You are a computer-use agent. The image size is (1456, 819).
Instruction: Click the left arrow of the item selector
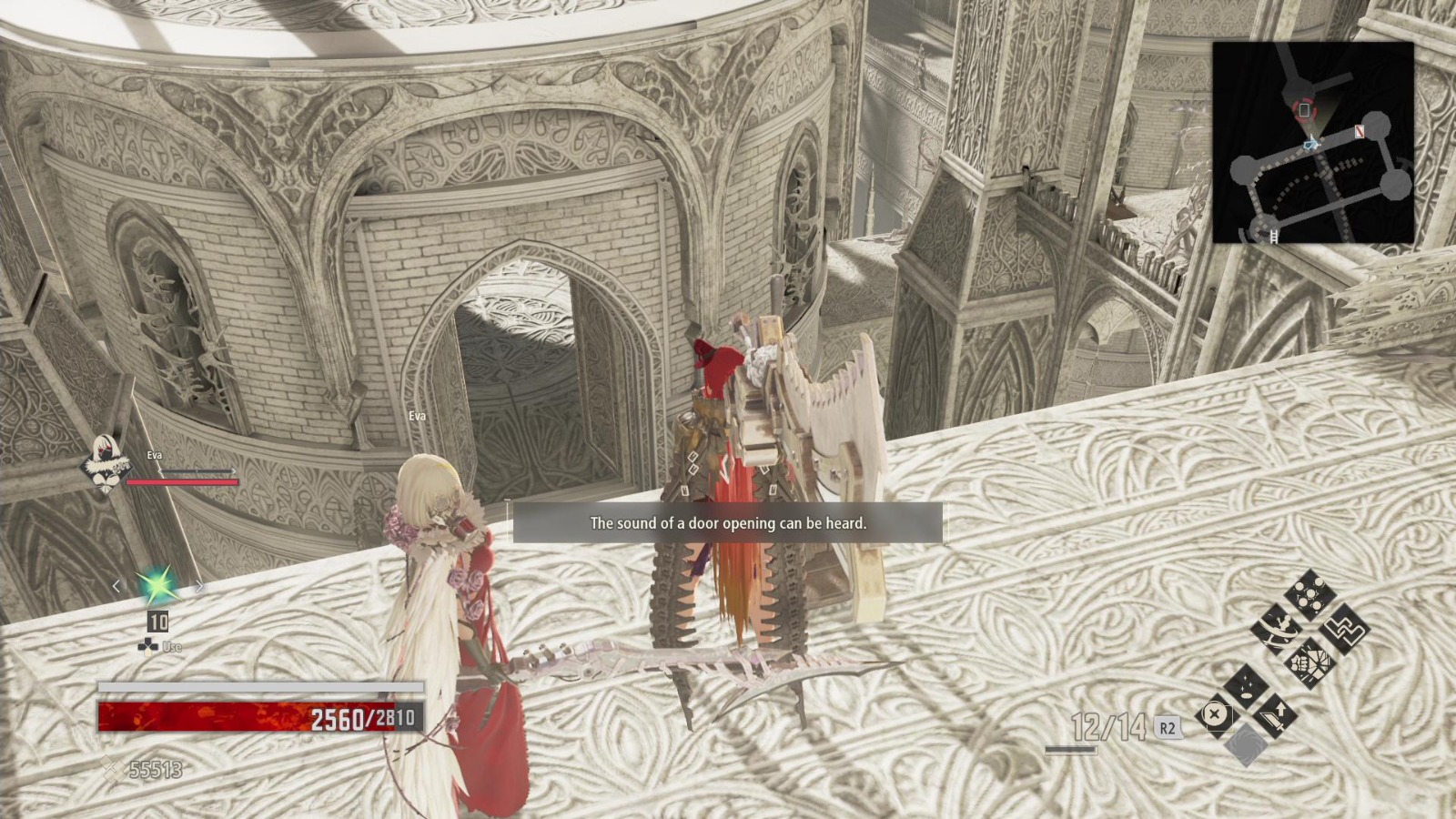[116, 586]
